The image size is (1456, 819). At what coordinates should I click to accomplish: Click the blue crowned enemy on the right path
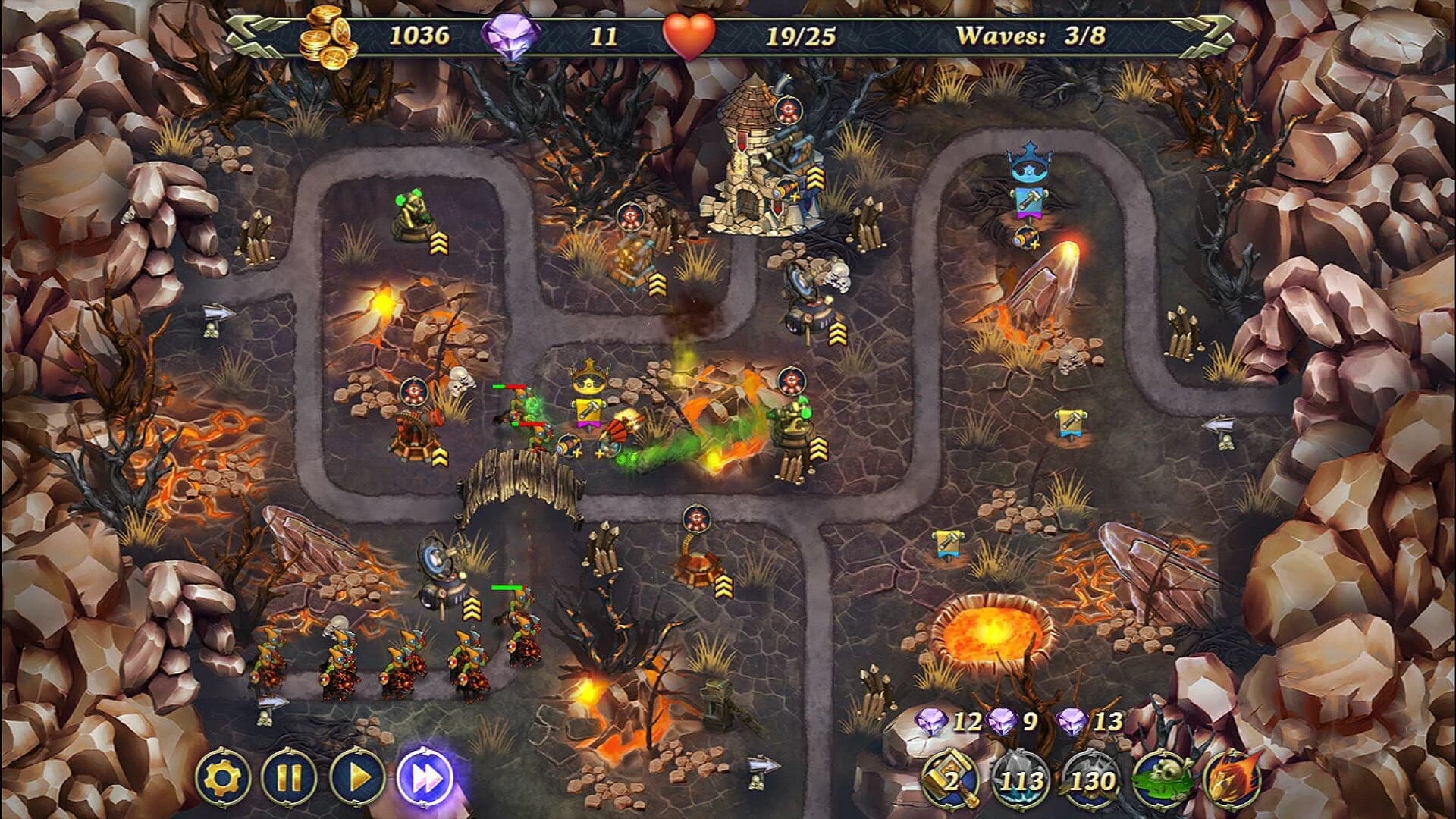point(1031,163)
